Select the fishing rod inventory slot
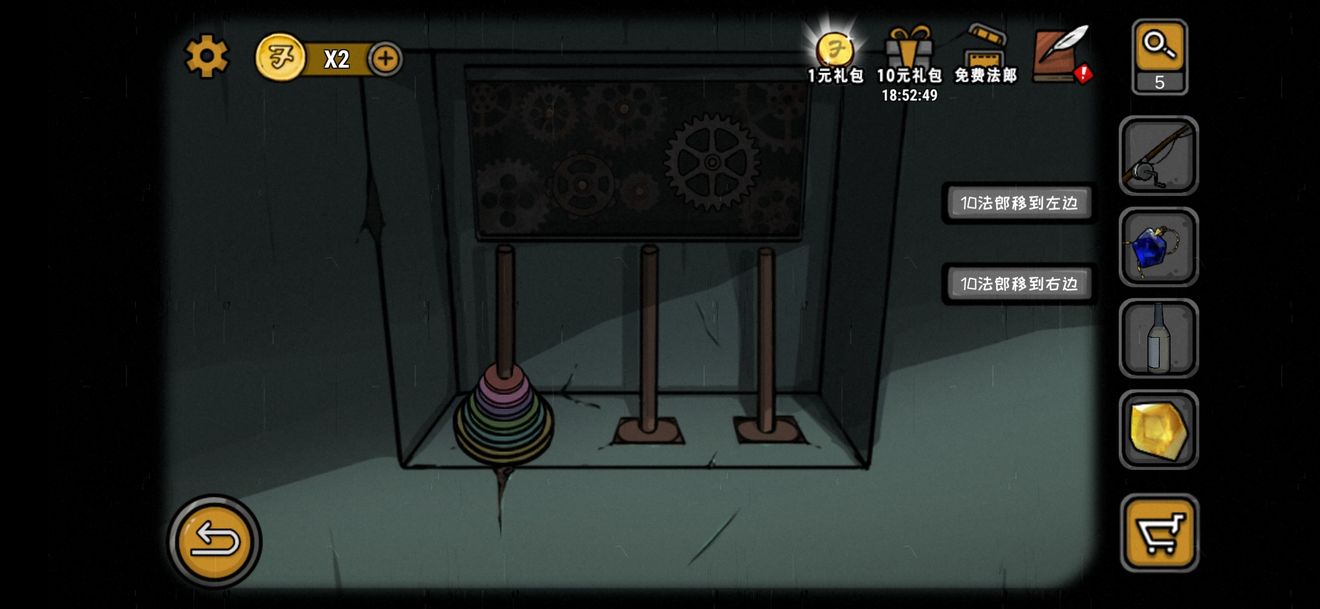Screen dimensions: 1320x609 tap(1158, 156)
